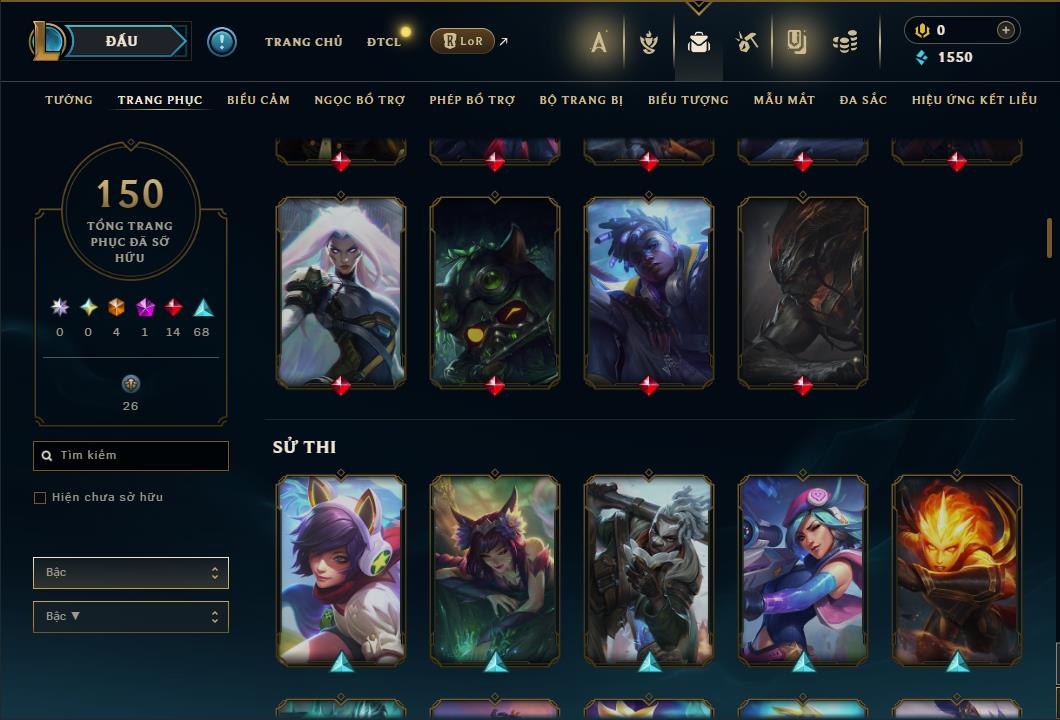Go to the ĐTCL mode page

pos(383,42)
